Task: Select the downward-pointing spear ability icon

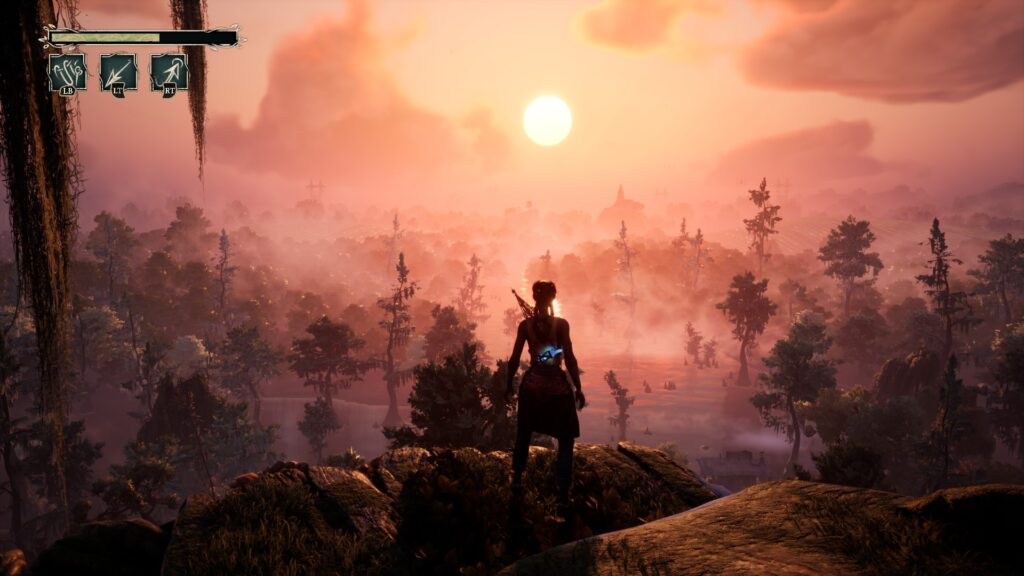Action: [x=118, y=73]
